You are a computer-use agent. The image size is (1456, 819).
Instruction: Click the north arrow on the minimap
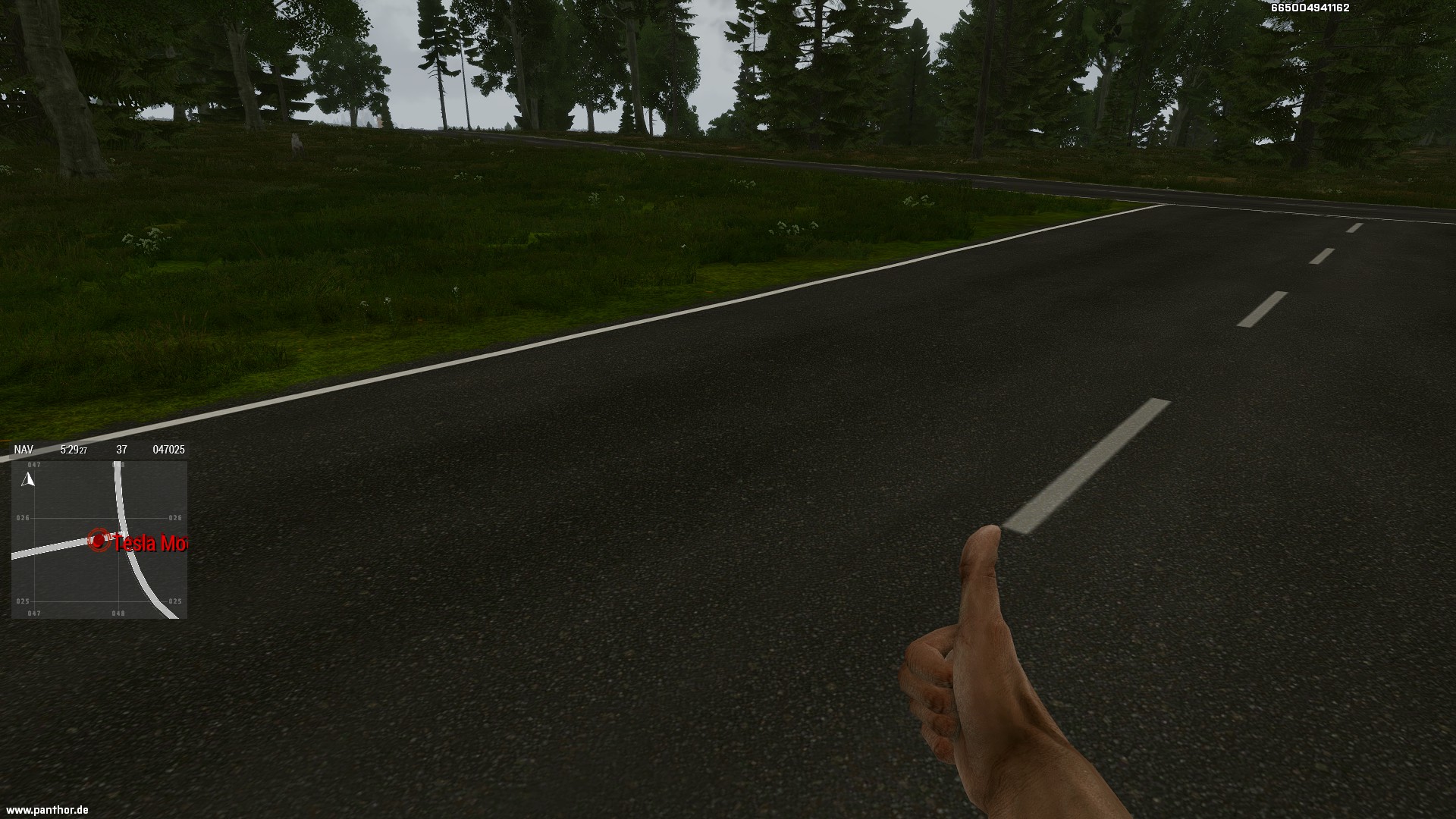(28, 479)
